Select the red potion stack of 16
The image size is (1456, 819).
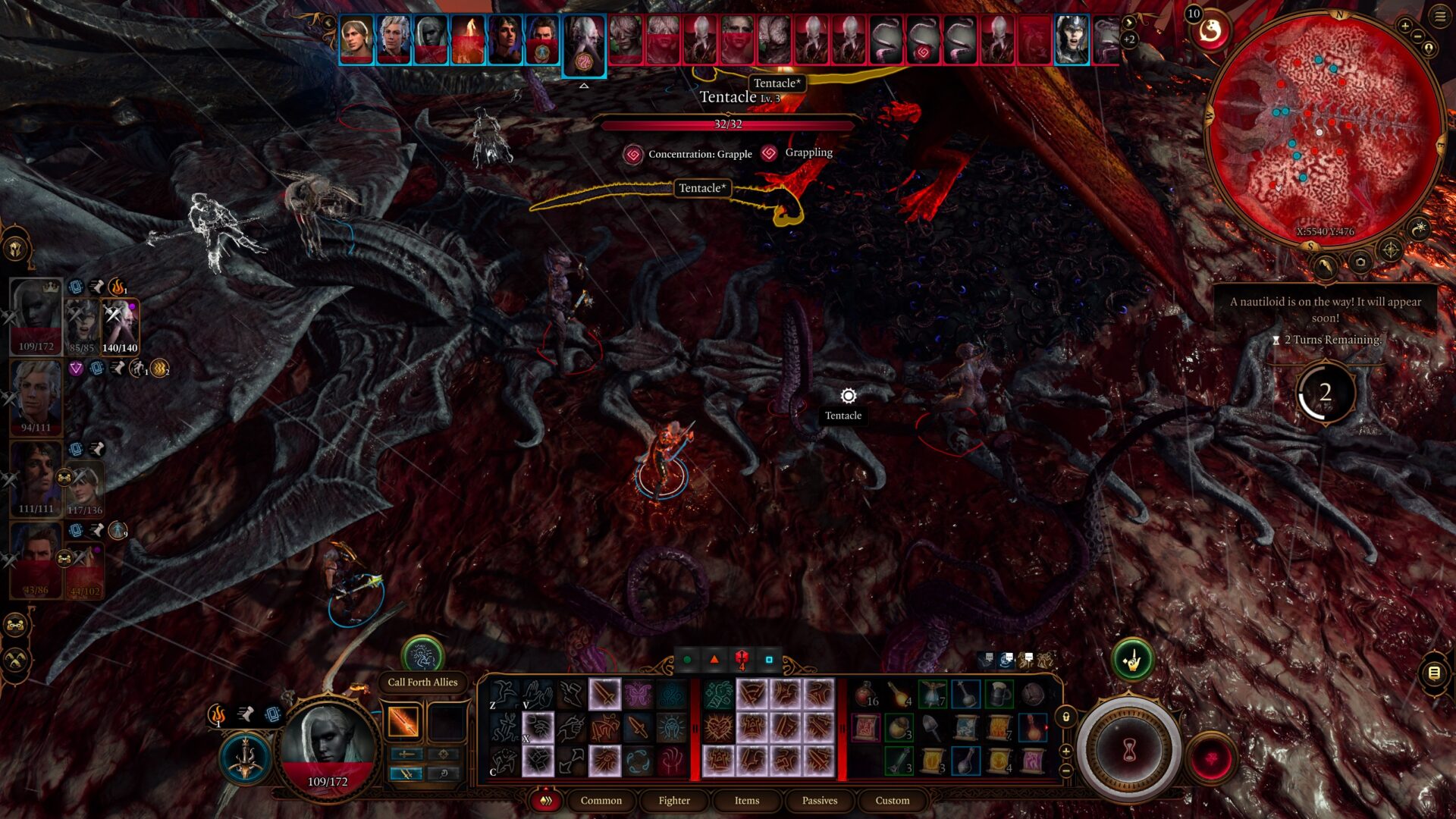[x=865, y=694]
